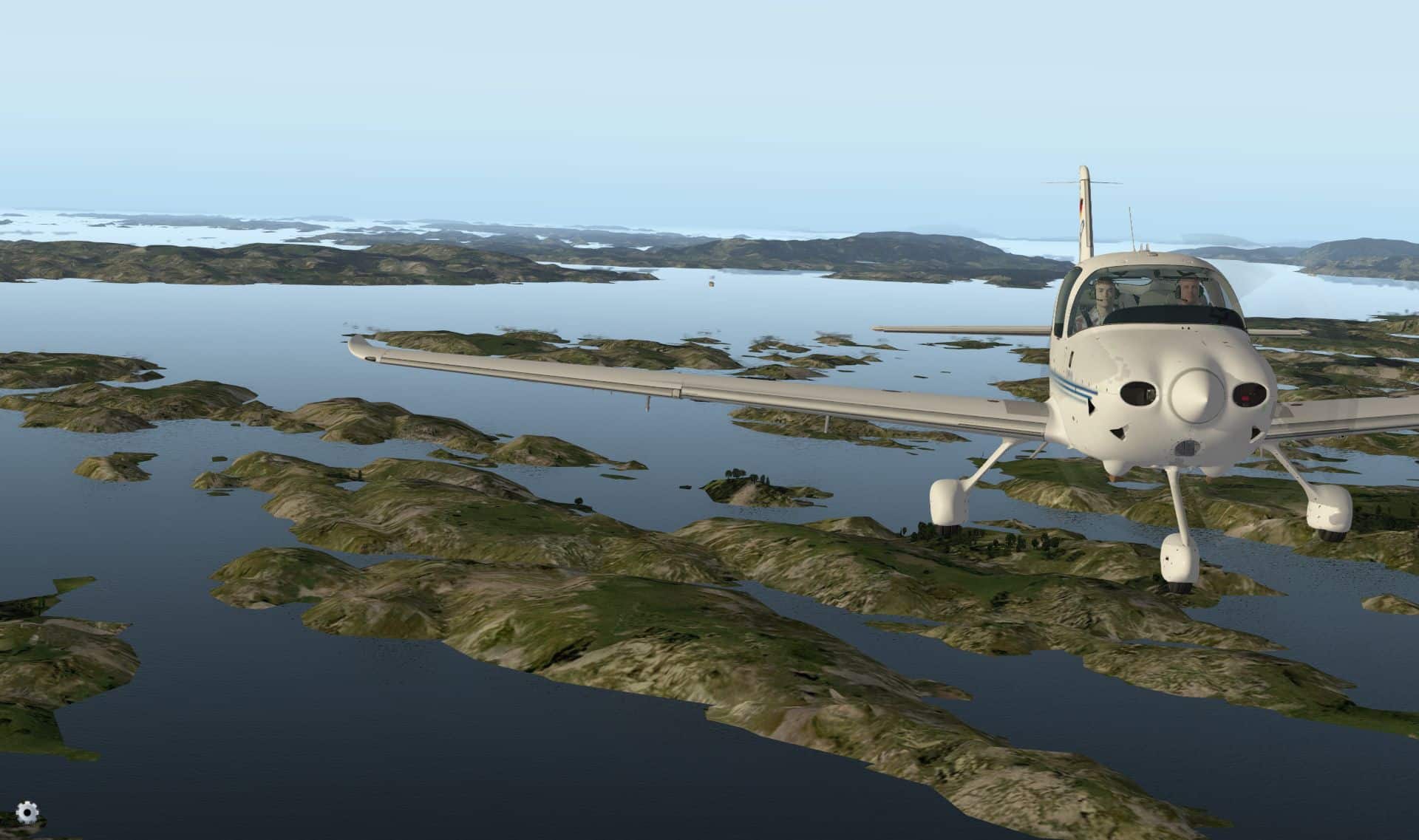This screenshot has height=840, width=1419.
Task: Open the settings gear icon
Action: [27, 813]
